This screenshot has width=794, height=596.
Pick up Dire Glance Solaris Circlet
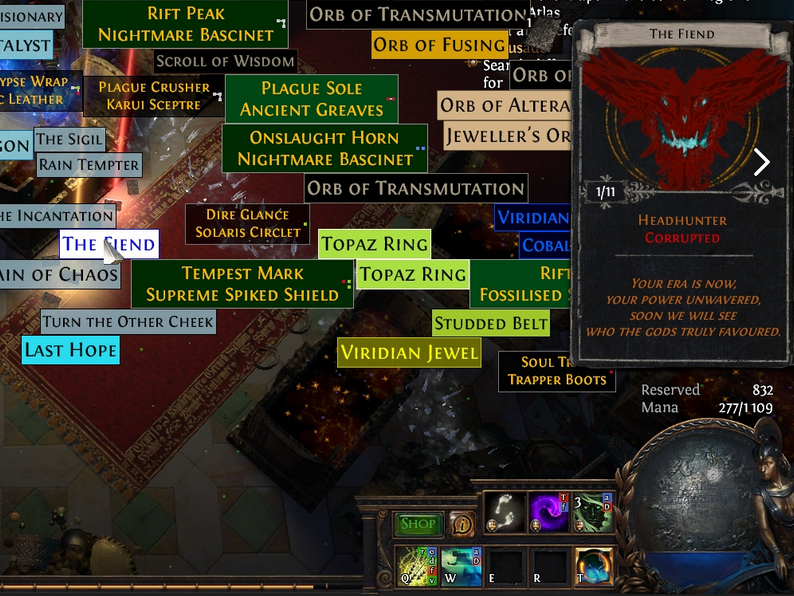pos(248,223)
